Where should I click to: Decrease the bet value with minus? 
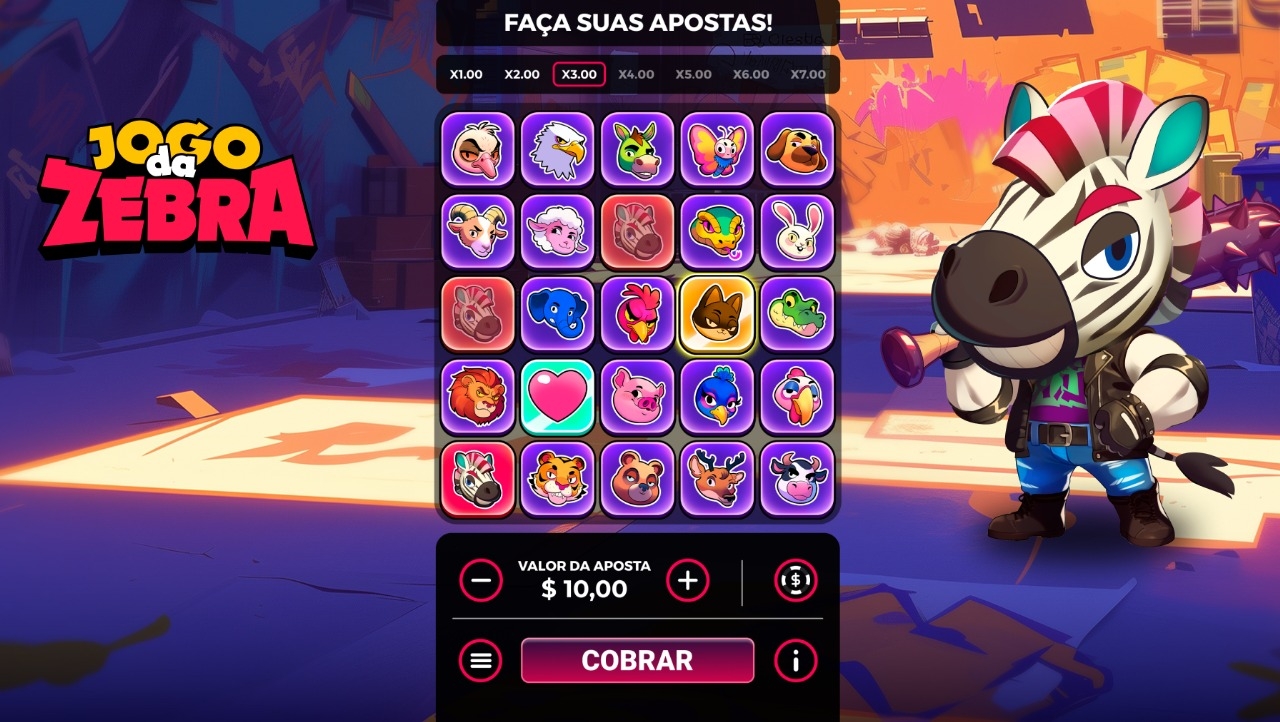[481, 580]
